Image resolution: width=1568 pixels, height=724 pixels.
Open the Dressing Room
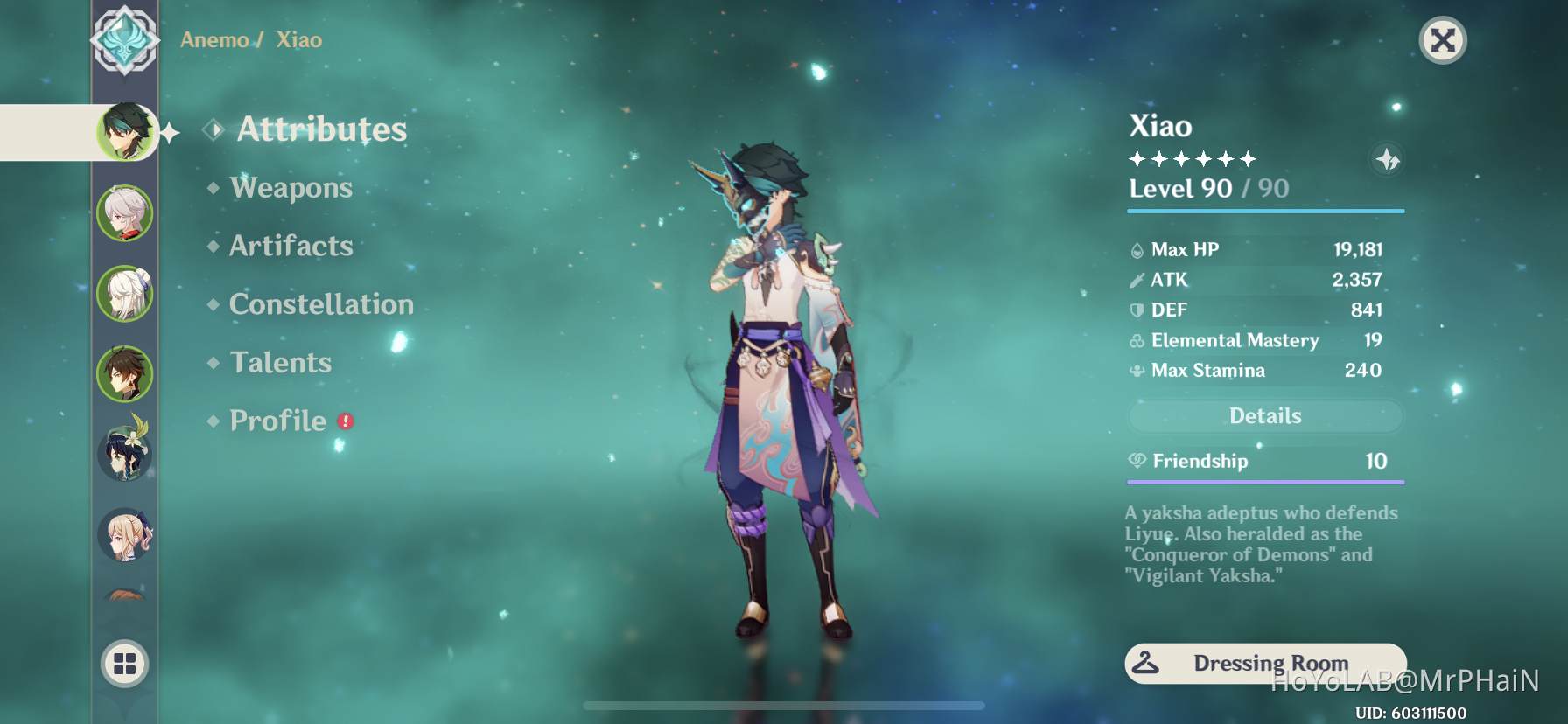coord(1264,663)
